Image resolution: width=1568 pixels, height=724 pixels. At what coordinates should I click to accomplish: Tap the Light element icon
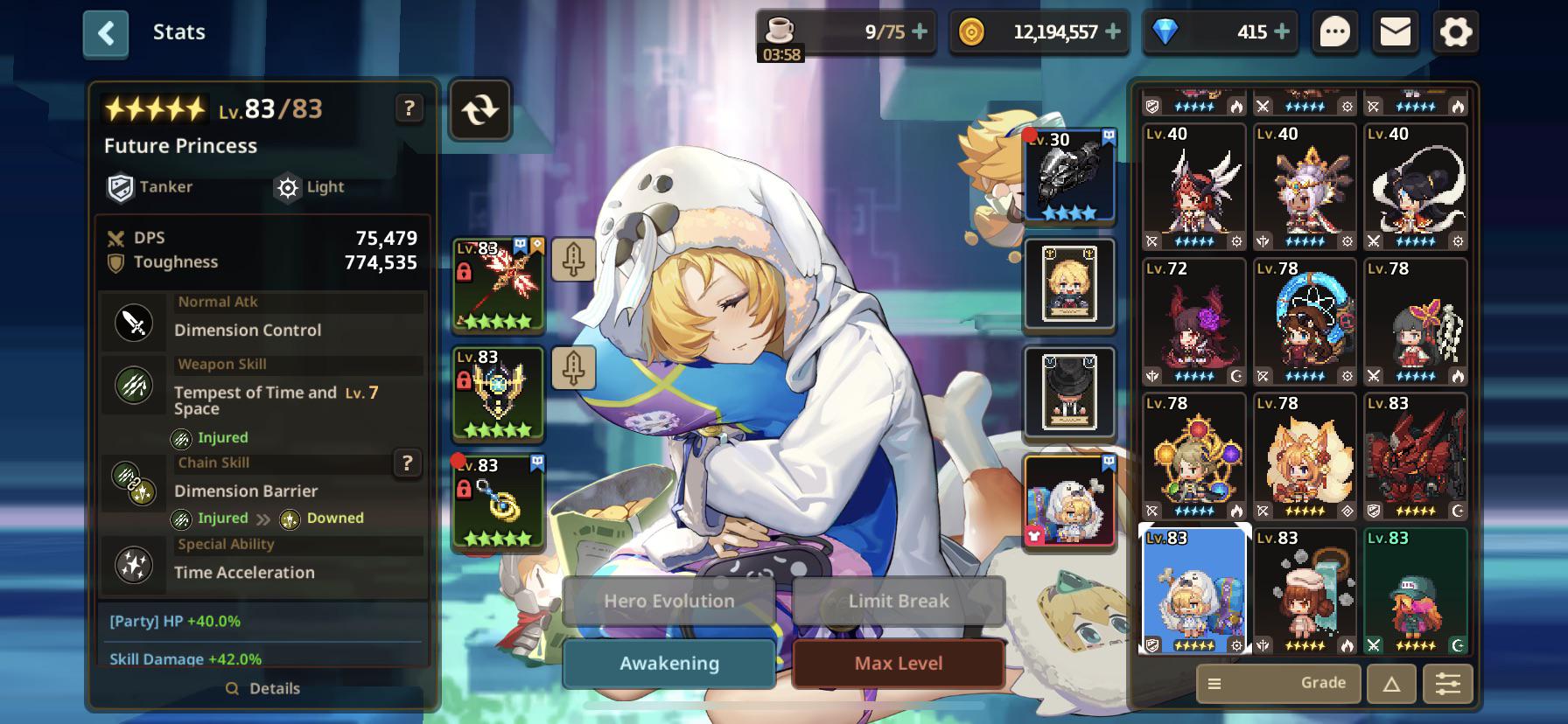pyautogui.click(x=287, y=186)
